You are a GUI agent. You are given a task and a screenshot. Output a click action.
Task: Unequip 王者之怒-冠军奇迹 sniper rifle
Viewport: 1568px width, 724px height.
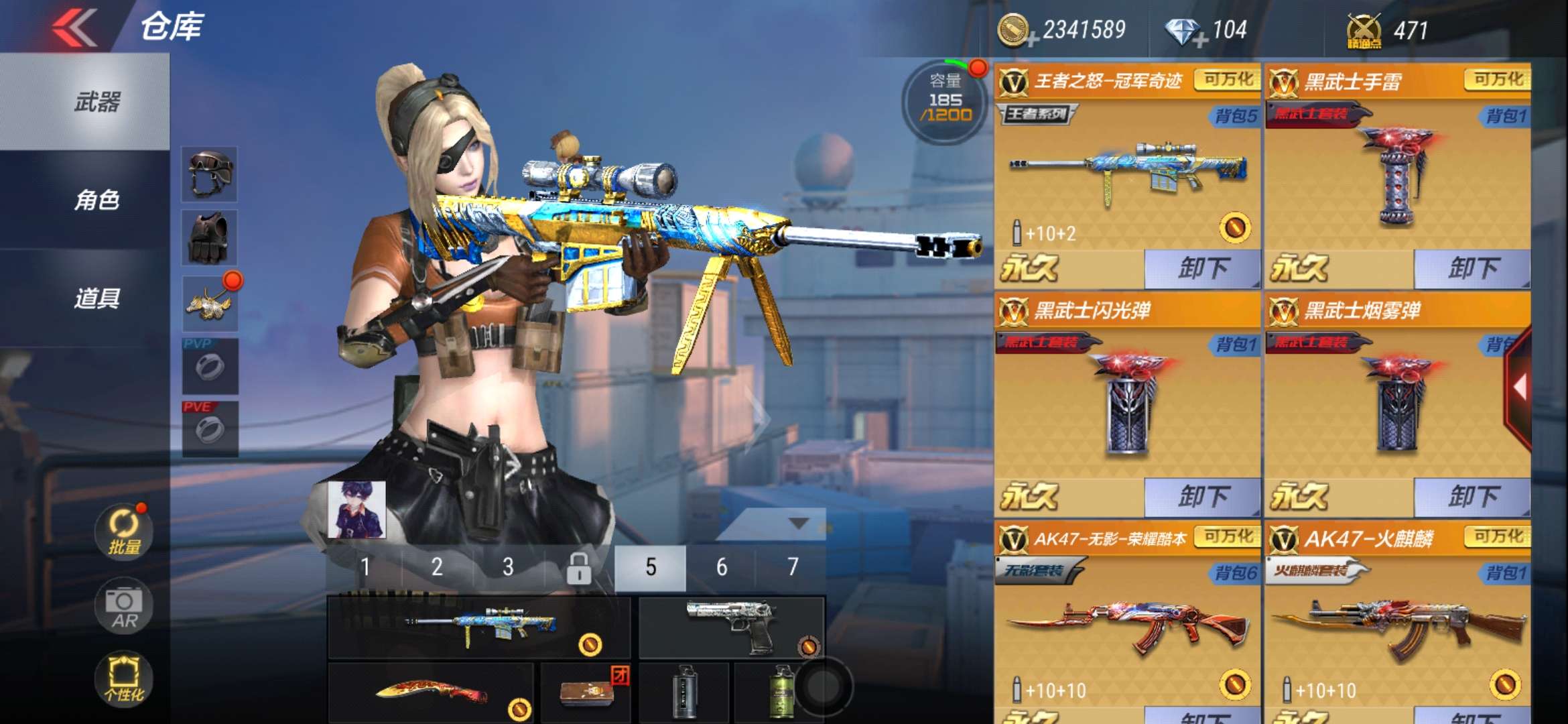tap(1202, 269)
